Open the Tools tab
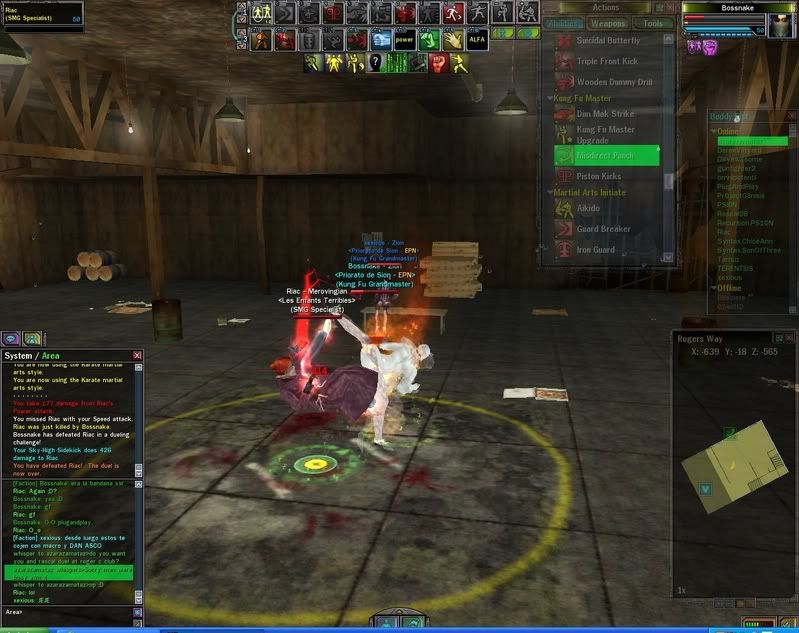The width and height of the screenshot is (799, 633). click(653, 23)
